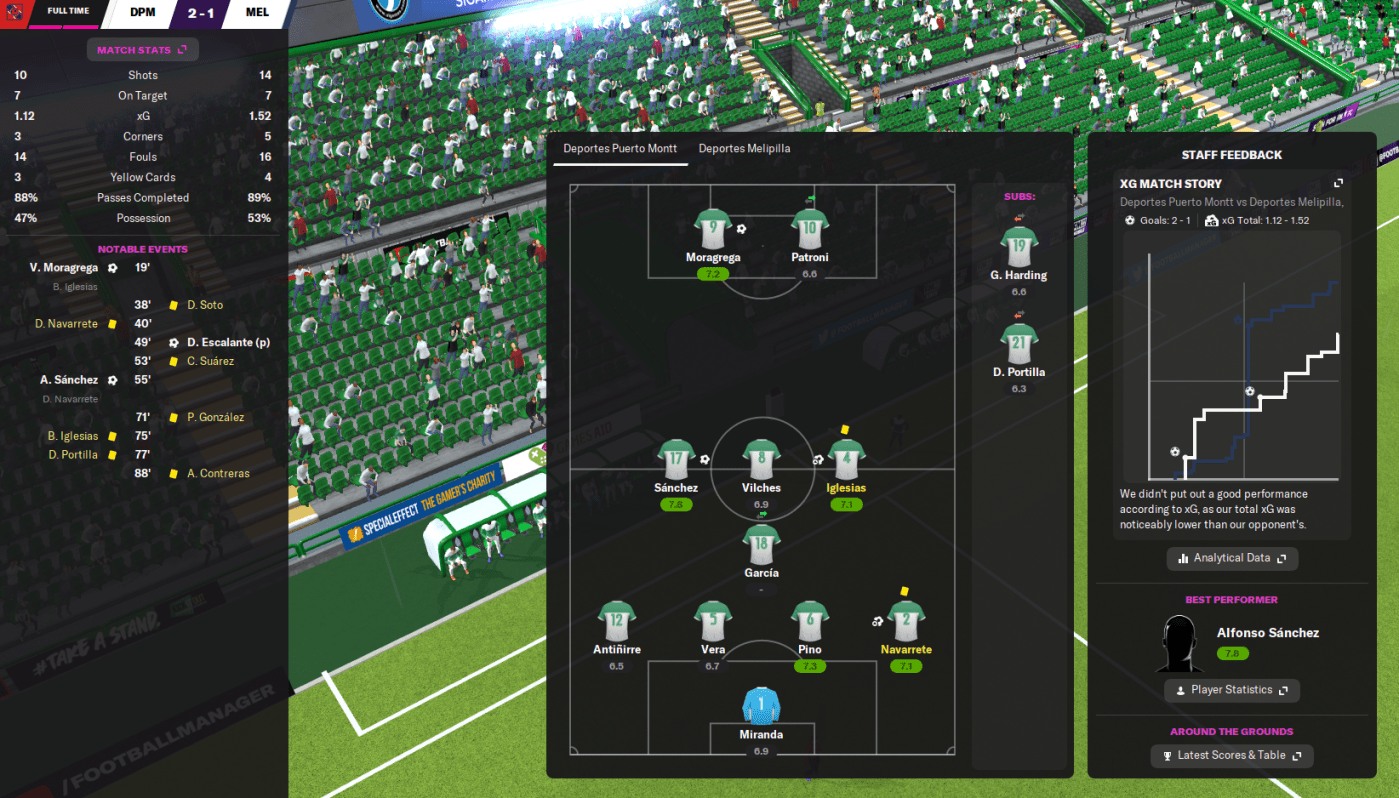Select the Deportes Puerto Montt tab
The height and width of the screenshot is (798, 1399).
(617, 149)
